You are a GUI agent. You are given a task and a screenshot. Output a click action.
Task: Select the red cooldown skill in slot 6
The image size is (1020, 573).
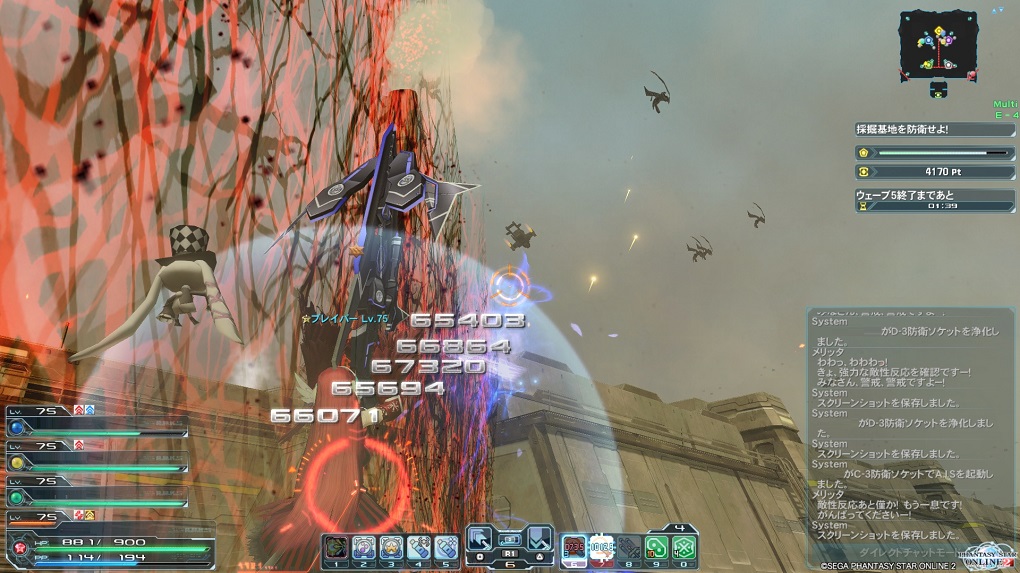(574, 547)
